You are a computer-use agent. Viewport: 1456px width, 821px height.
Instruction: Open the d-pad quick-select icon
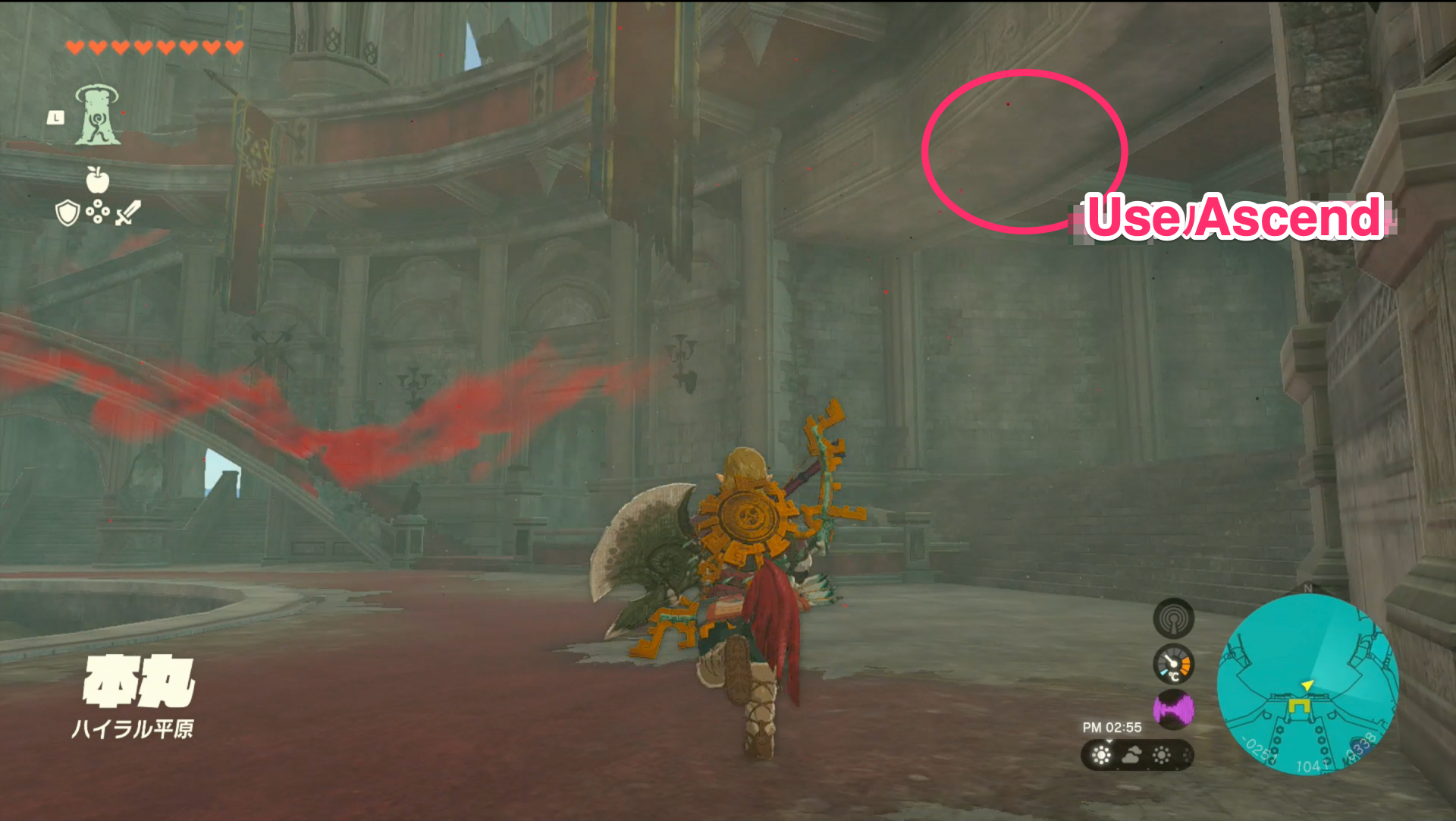coord(97,212)
